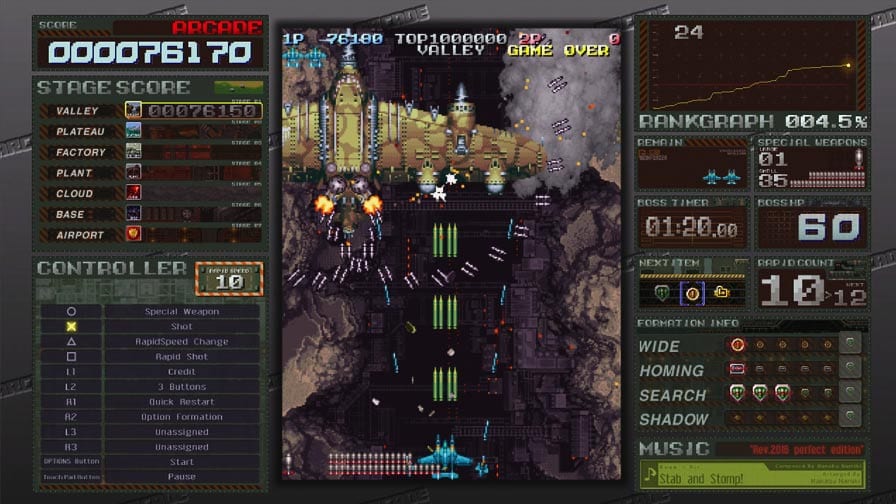Click the Option Formation assignment row

tap(181, 417)
